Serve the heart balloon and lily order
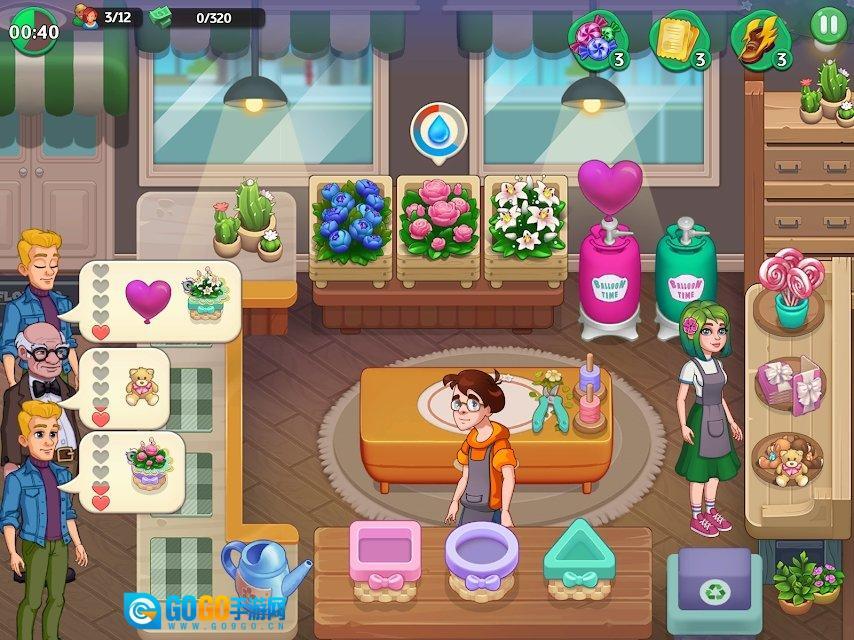The height and width of the screenshot is (640, 854). (x=165, y=300)
